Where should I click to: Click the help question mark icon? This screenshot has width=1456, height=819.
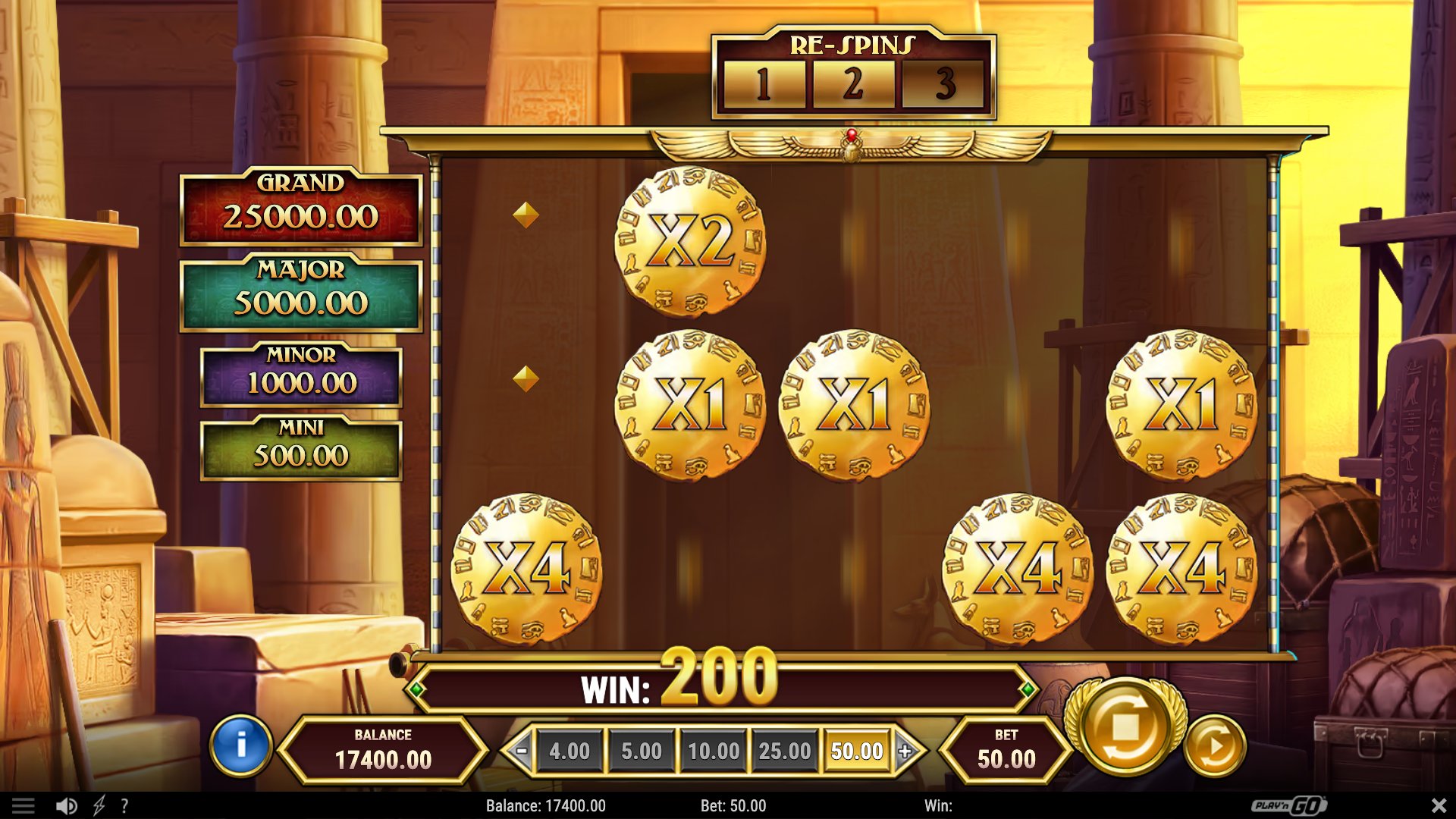pos(124,805)
